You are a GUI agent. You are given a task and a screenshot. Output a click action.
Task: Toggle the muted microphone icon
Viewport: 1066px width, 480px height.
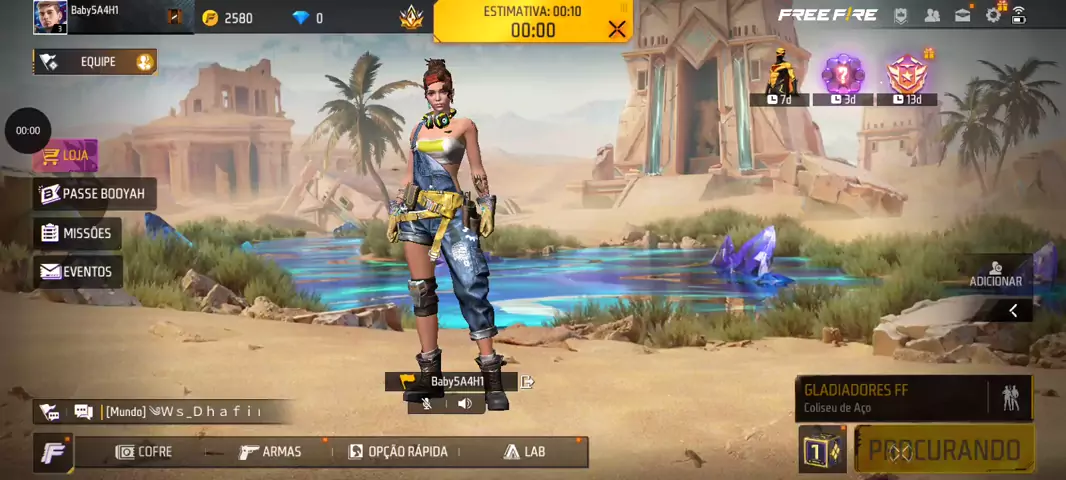pos(427,404)
